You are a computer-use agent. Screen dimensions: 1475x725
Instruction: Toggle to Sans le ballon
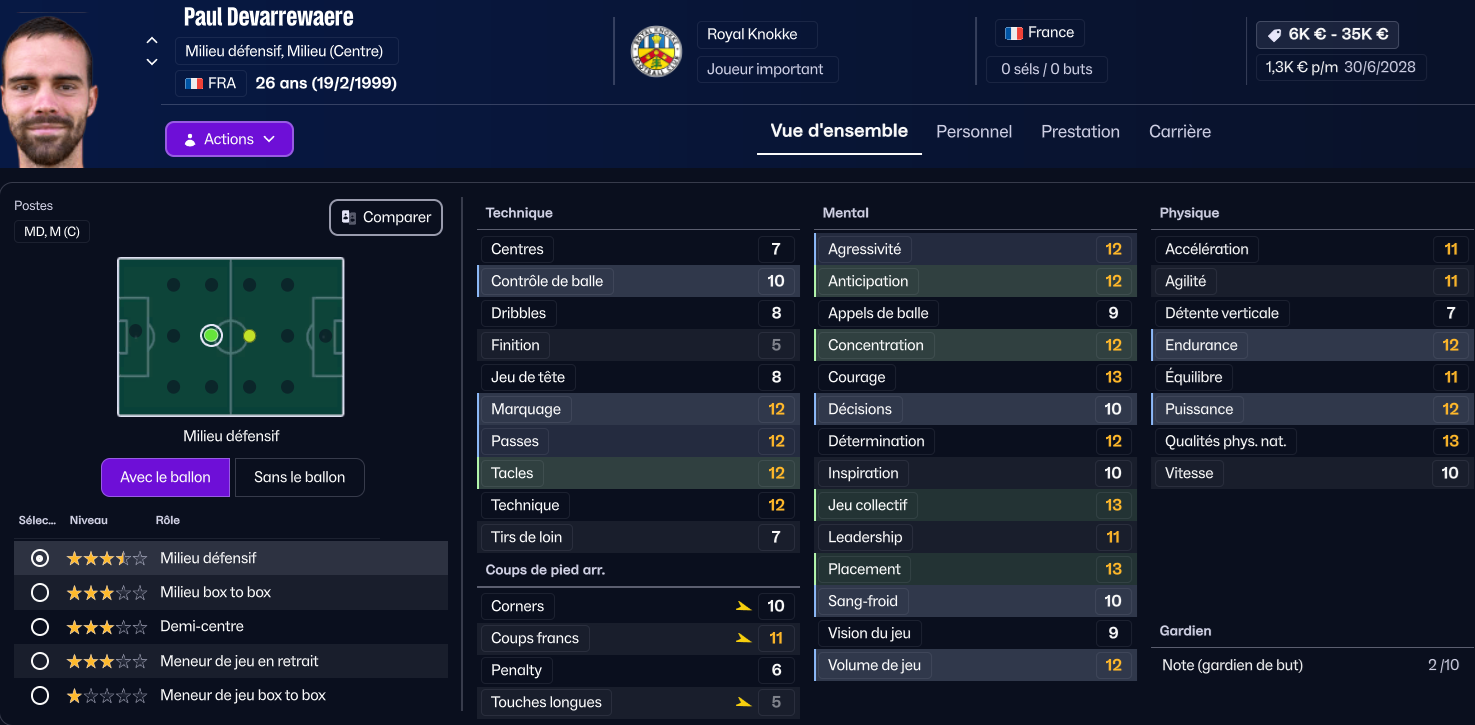coord(299,477)
